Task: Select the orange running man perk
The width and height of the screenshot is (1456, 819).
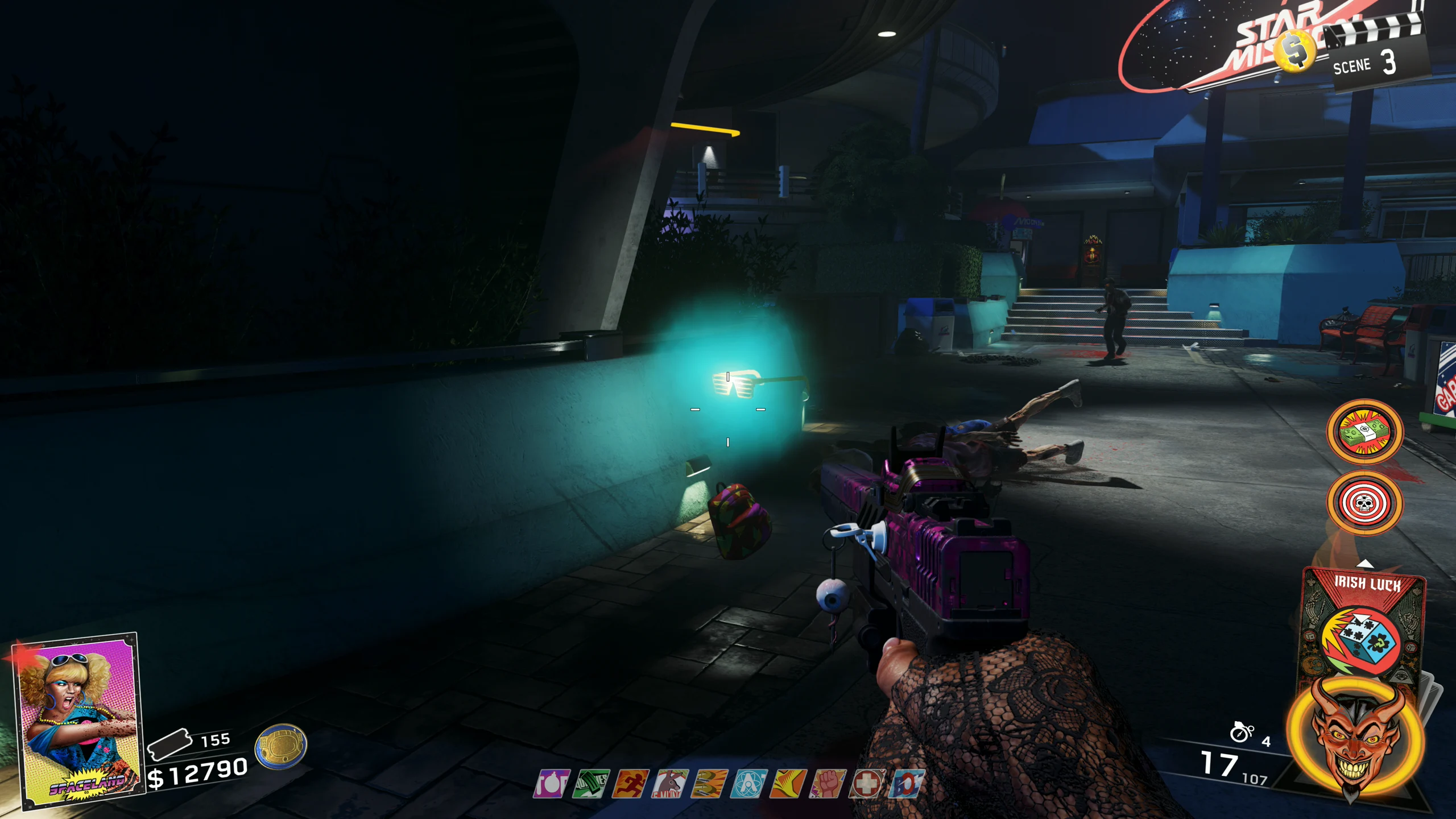Action: pyautogui.click(x=631, y=784)
